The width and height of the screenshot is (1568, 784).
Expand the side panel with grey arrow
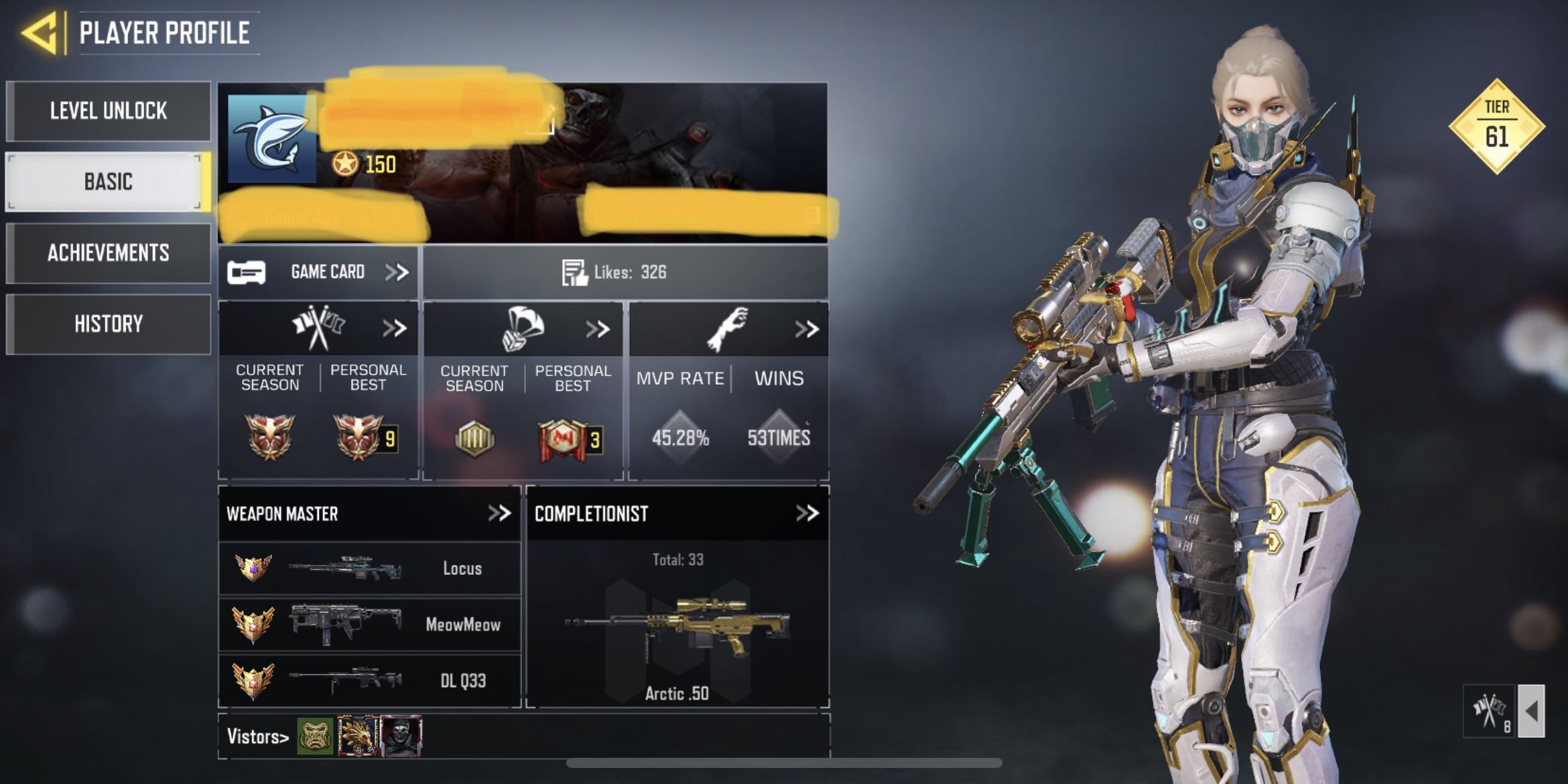pyautogui.click(x=1531, y=710)
